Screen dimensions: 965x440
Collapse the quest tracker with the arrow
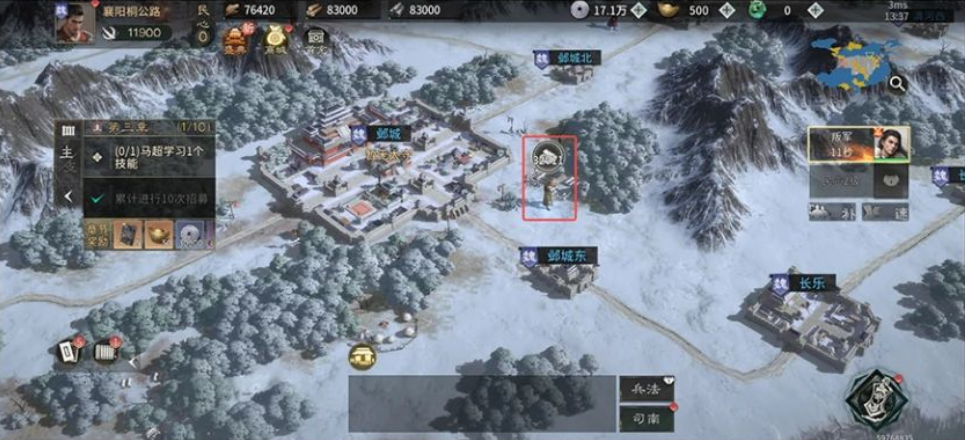coord(68,197)
